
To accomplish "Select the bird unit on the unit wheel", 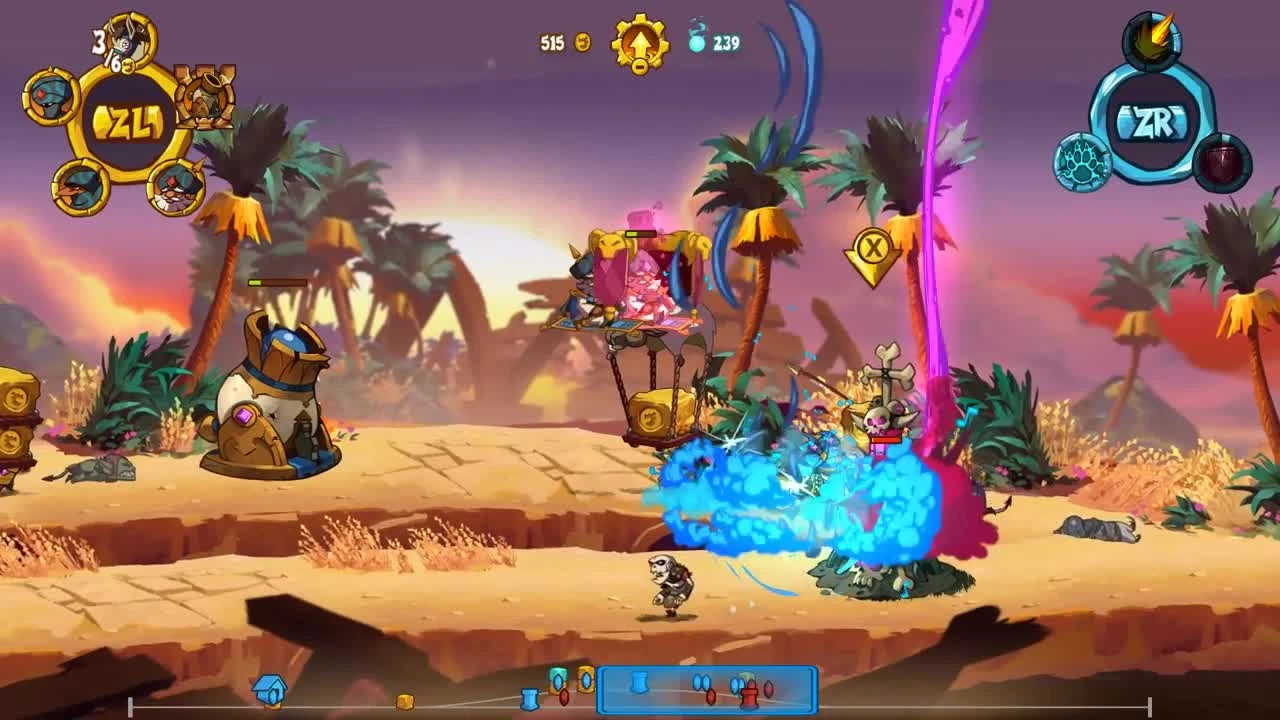I will [x=78, y=188].
